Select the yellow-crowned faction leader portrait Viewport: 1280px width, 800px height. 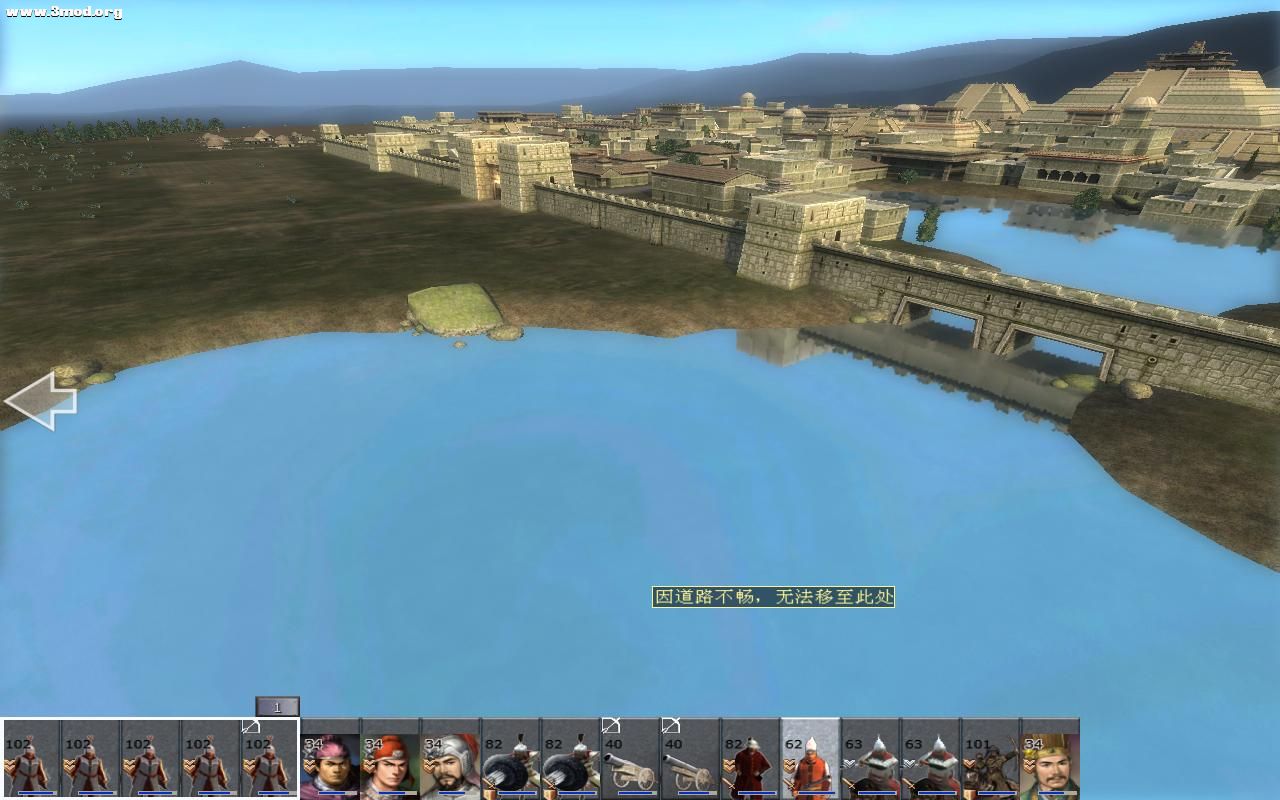coord(1050,765)
